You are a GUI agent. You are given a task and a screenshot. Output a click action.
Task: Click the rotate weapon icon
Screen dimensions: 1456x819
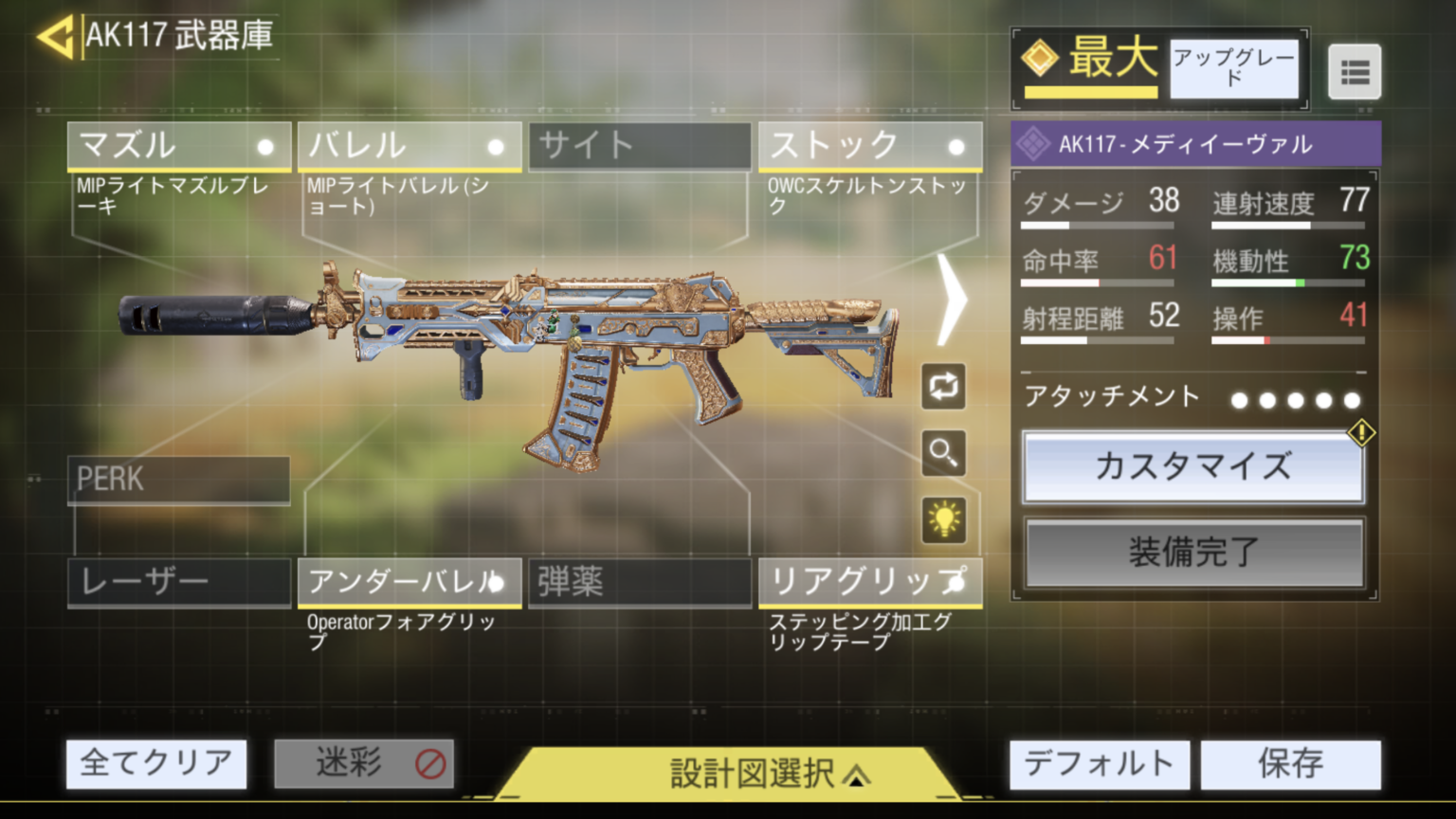[943, 389]
